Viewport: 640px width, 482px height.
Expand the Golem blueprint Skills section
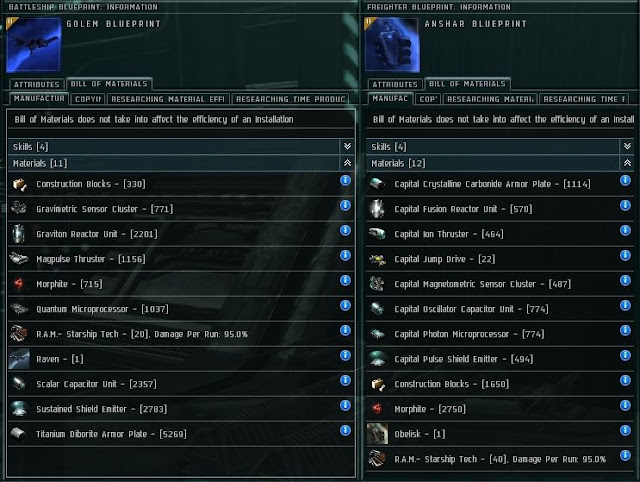pos(346,146)
